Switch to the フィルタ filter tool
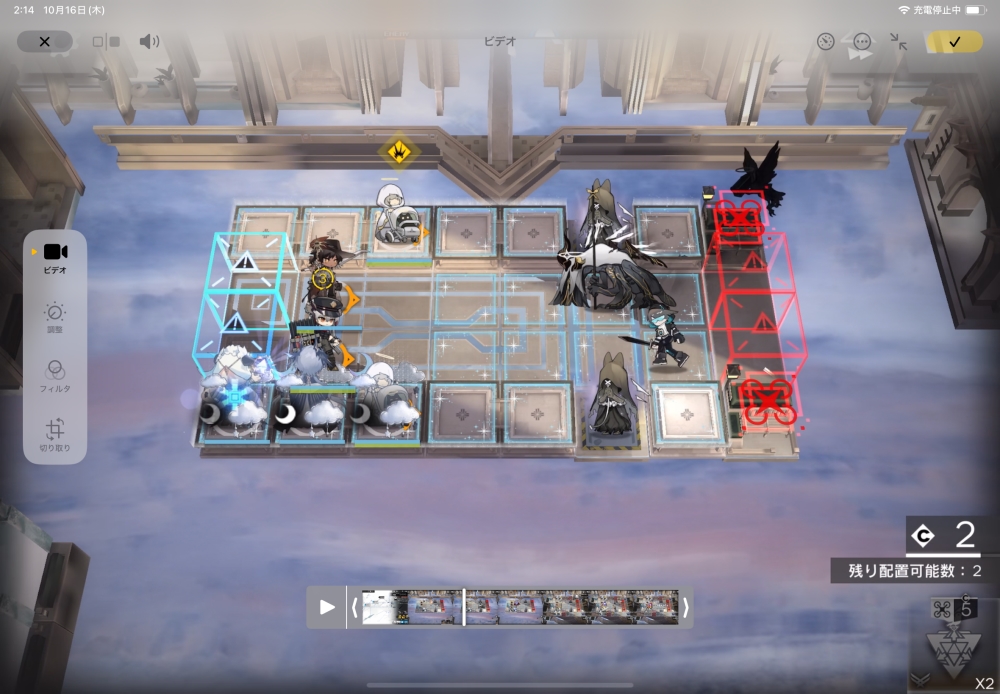1000x694 pixels. 55,374
